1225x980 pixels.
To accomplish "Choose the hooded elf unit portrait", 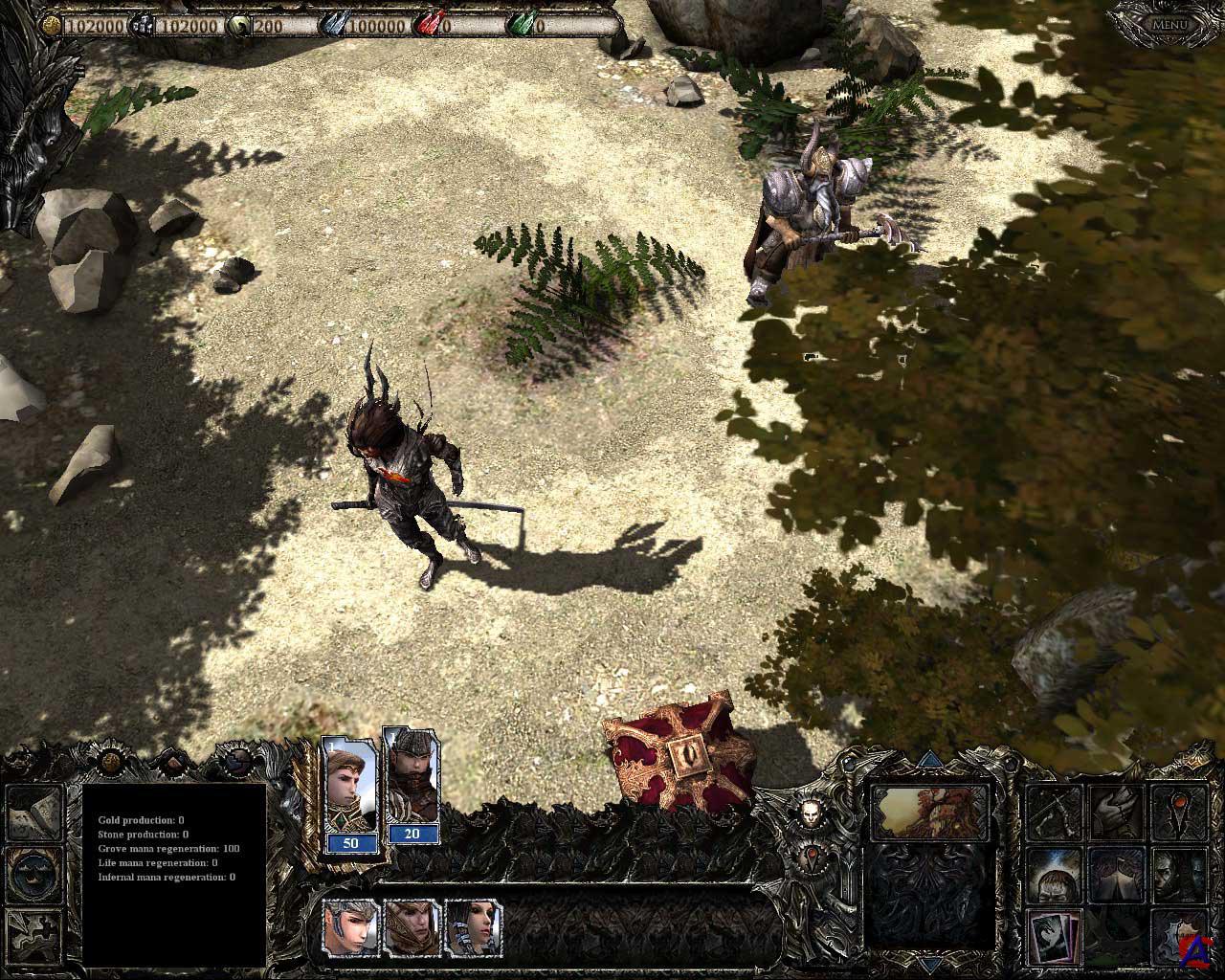I will coord(412,926).
